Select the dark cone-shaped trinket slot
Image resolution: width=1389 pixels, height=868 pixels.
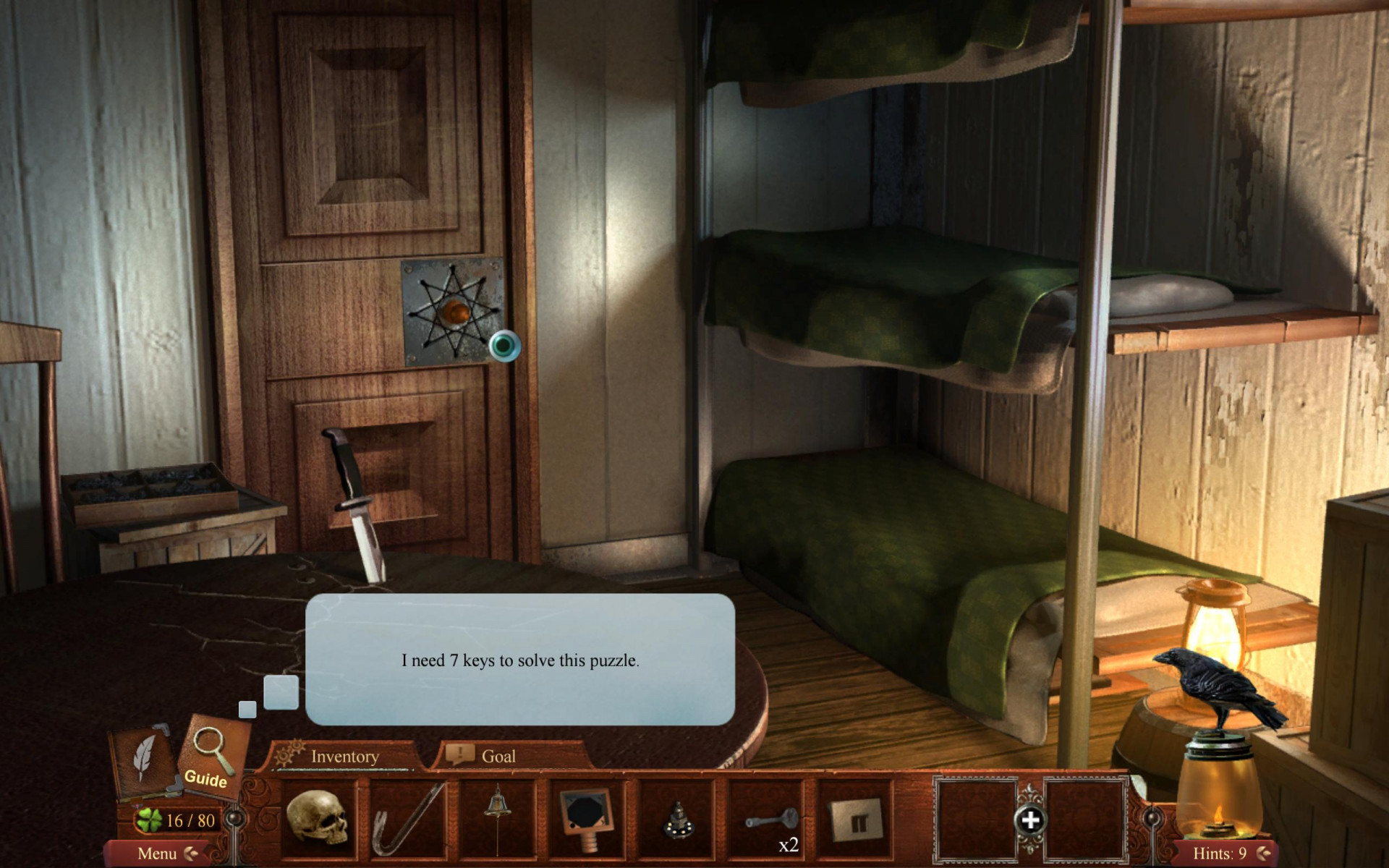(x=677, y=820)
